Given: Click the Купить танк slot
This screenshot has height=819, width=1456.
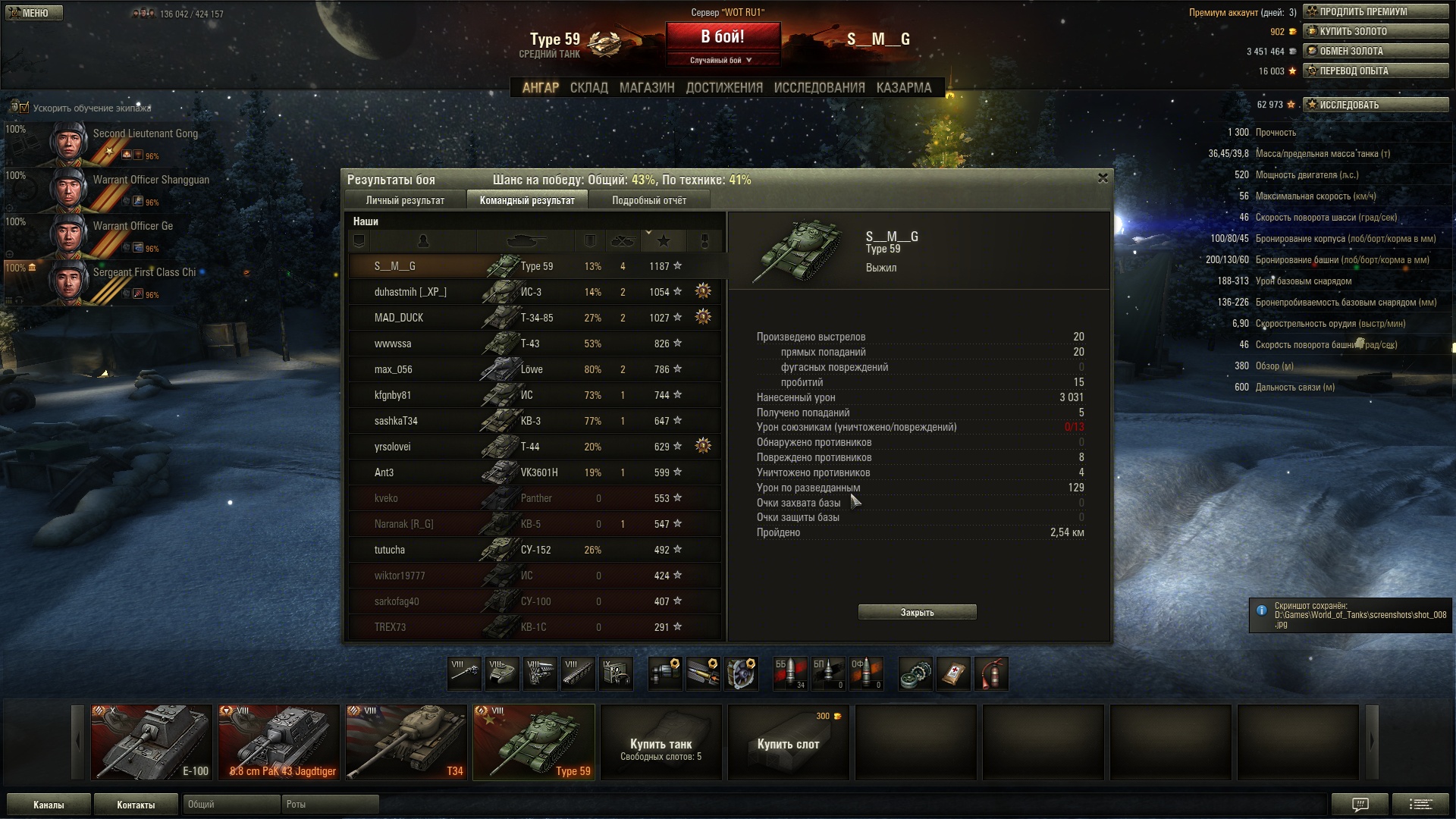Looking at the screenshot, I should click(x=661, y=742).
